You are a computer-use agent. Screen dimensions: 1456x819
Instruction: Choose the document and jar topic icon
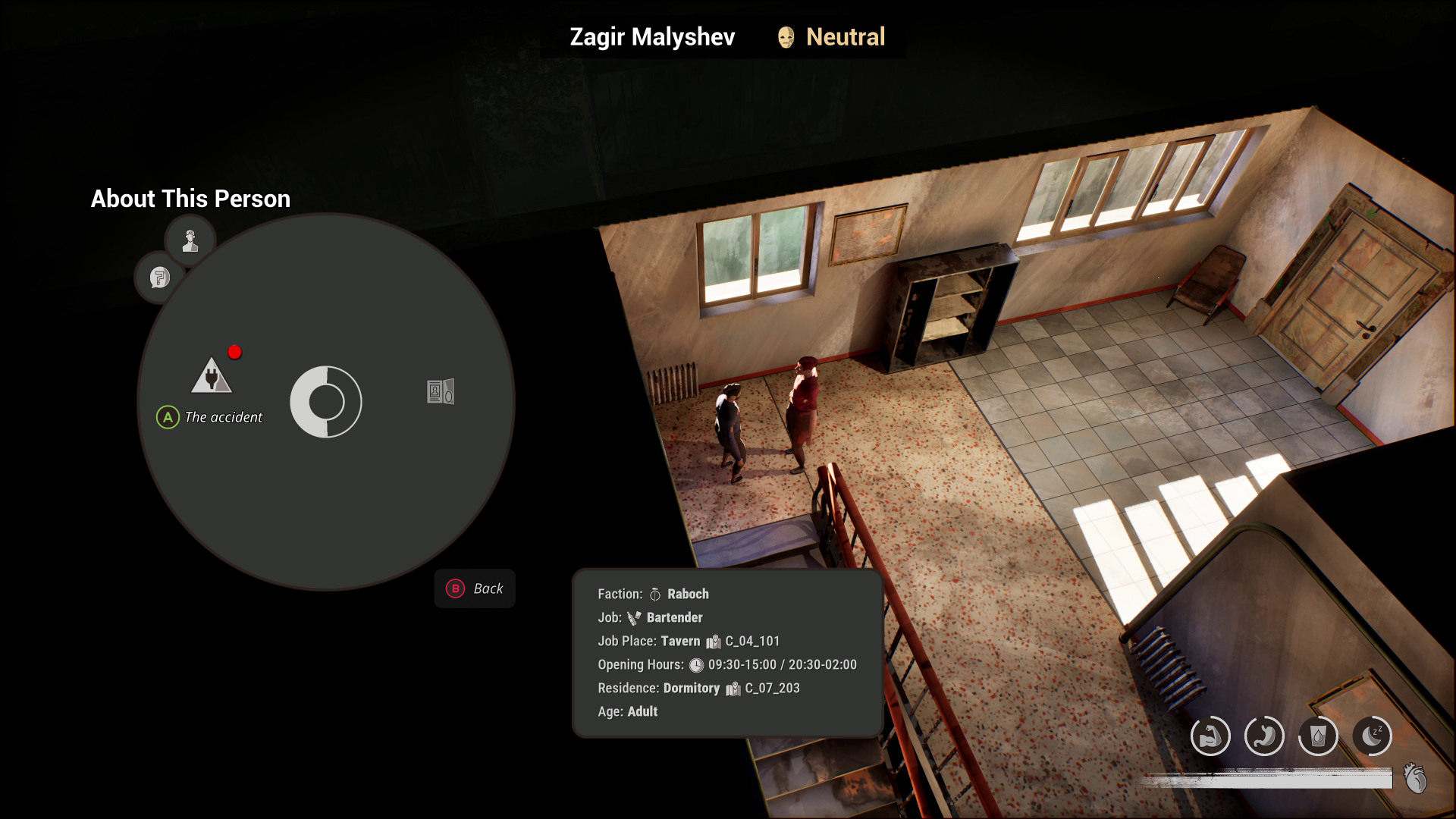[x=440, y=391]
